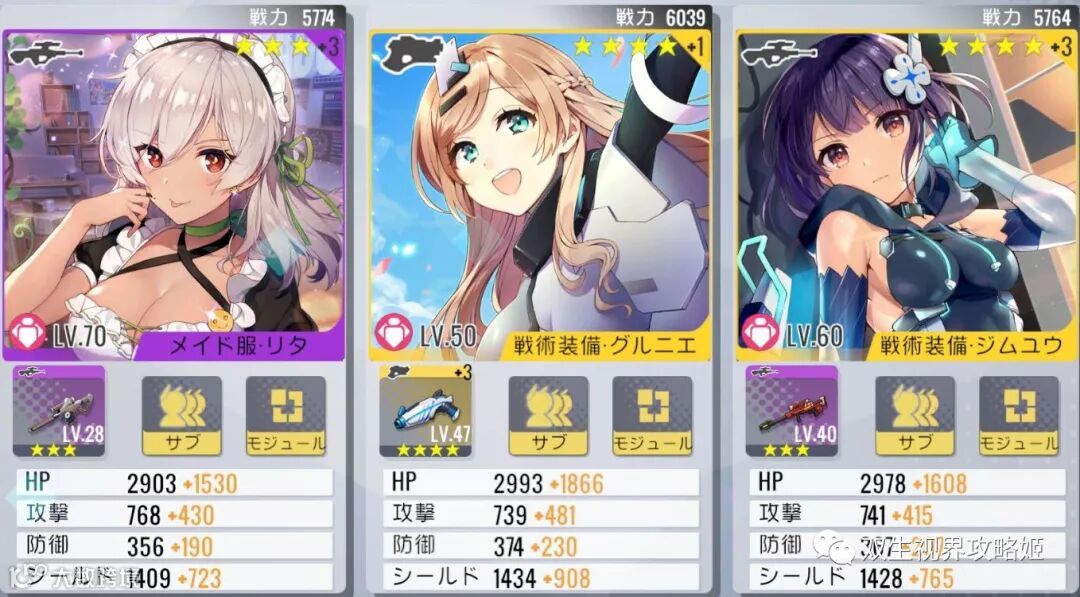Open ジムユウ's モジュール slot
This screenshot has height=597, width=1080.
(1019, 415)
